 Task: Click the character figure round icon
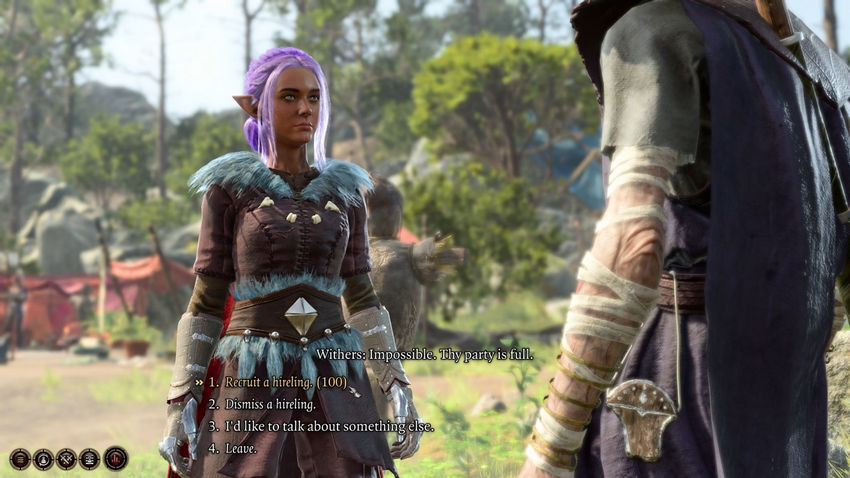(x=43, y=459)
